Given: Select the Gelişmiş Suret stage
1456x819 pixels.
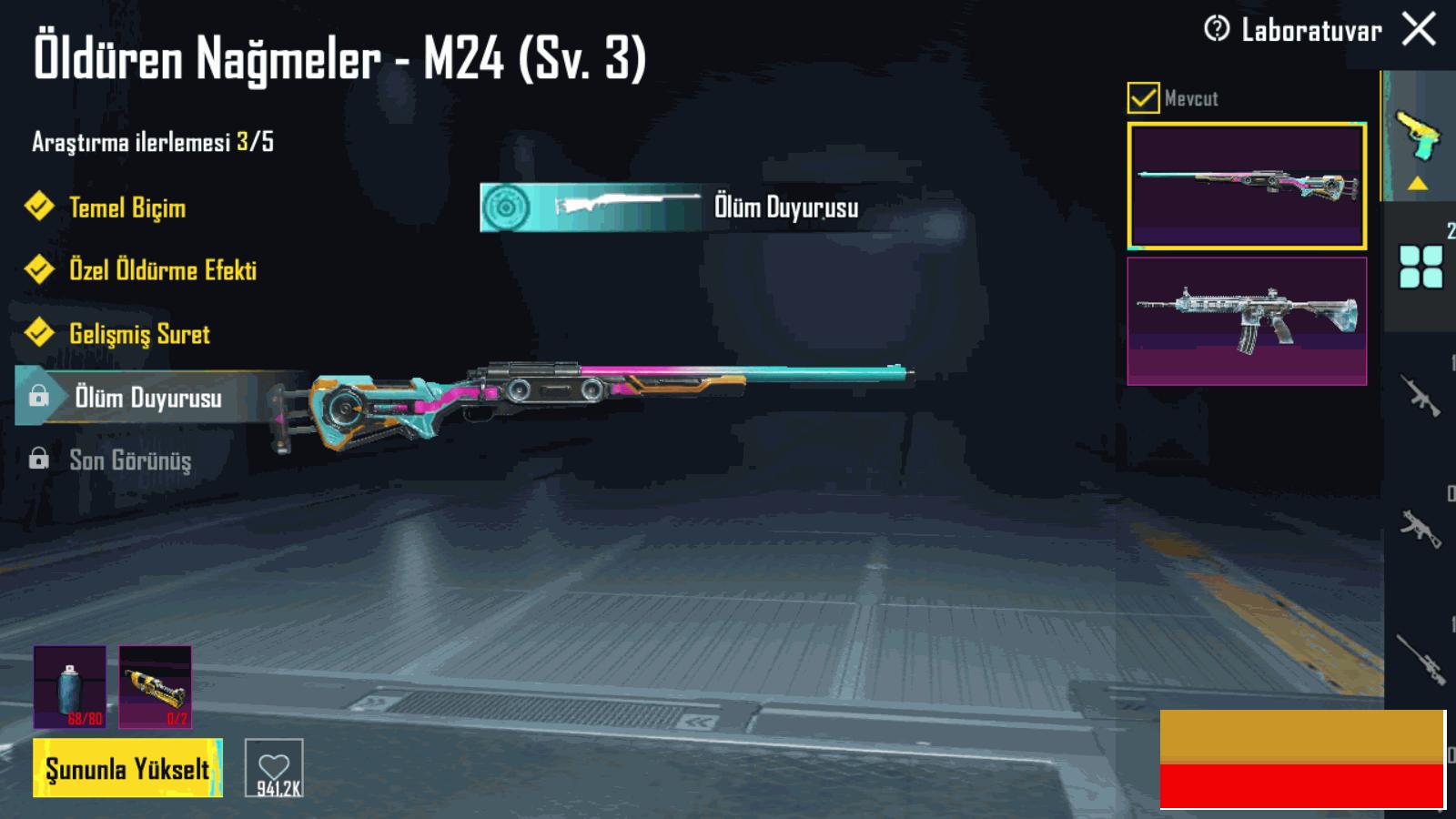Looking at the screenshot, I should [x=139, y=334].
